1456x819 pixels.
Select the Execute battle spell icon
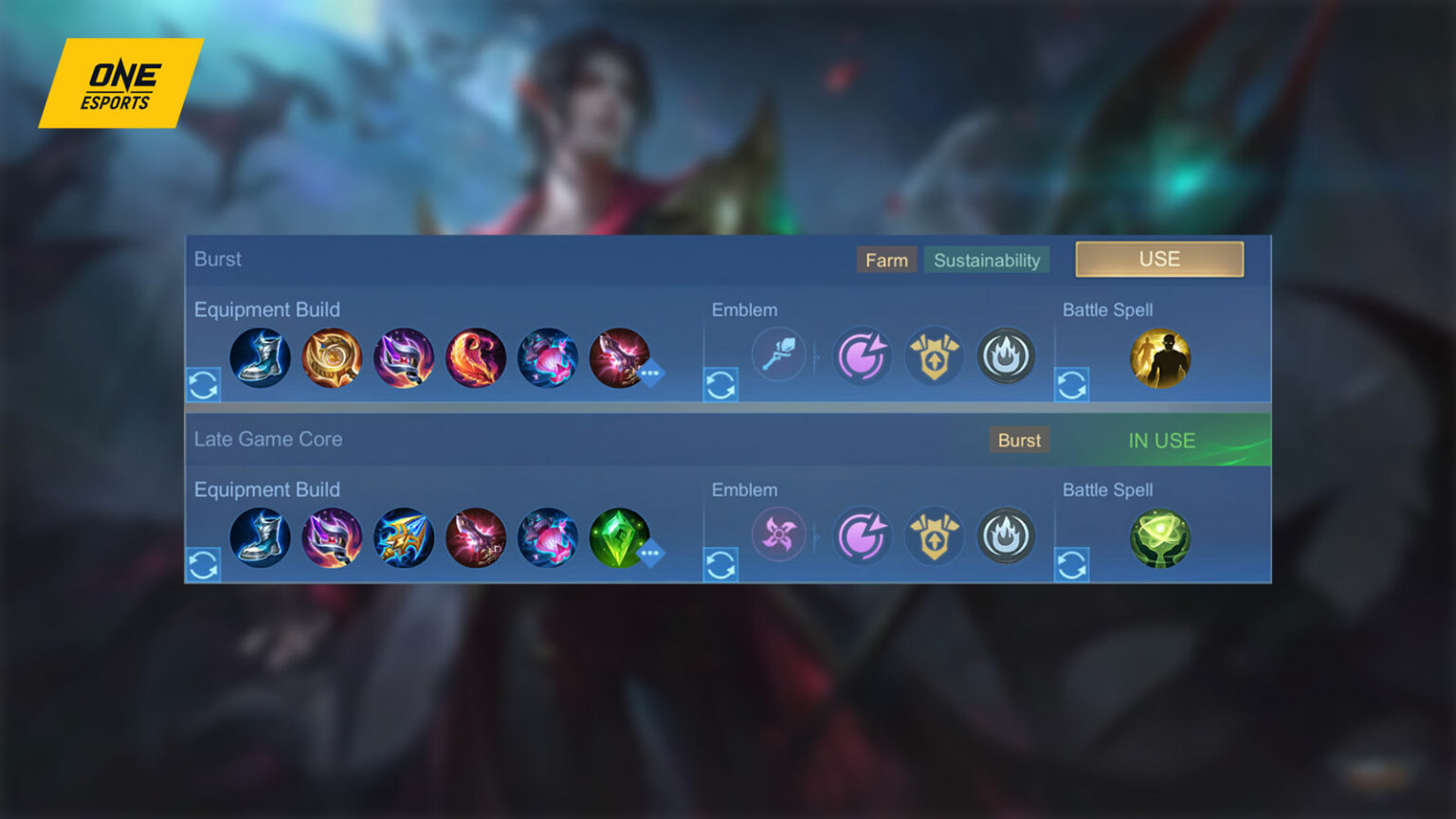[1160, 357]
